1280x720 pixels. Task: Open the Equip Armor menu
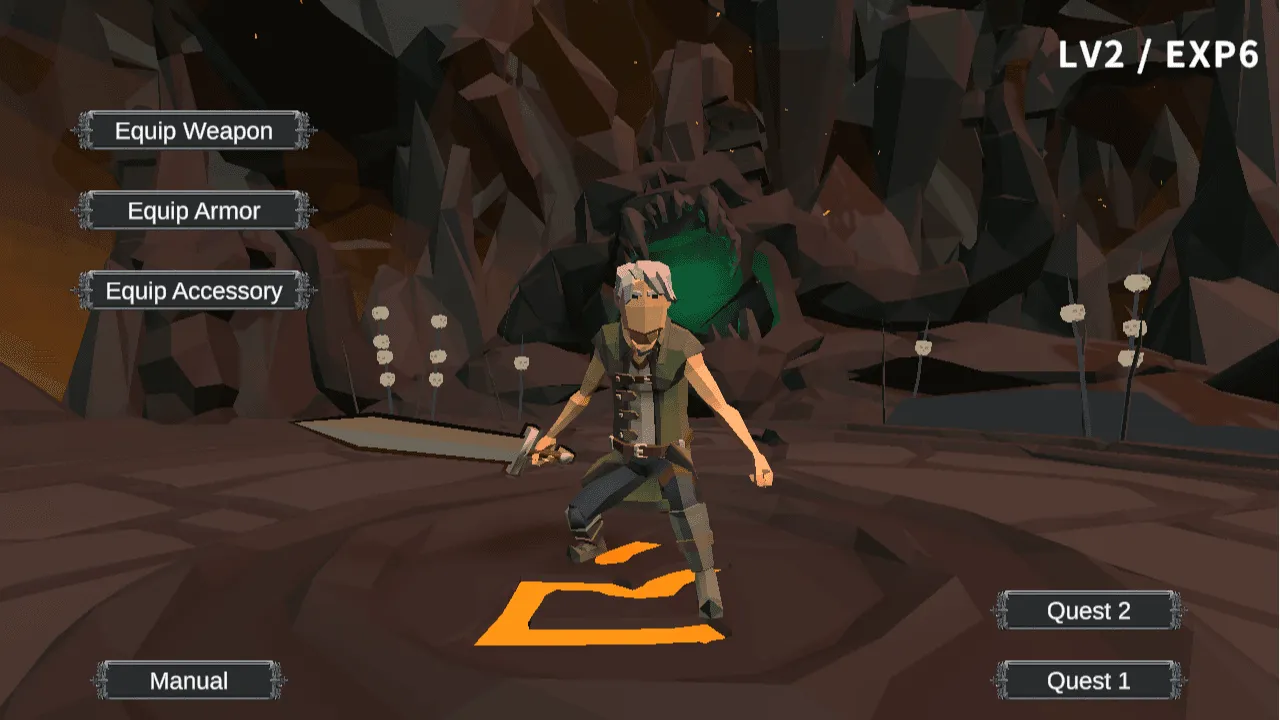193,211
